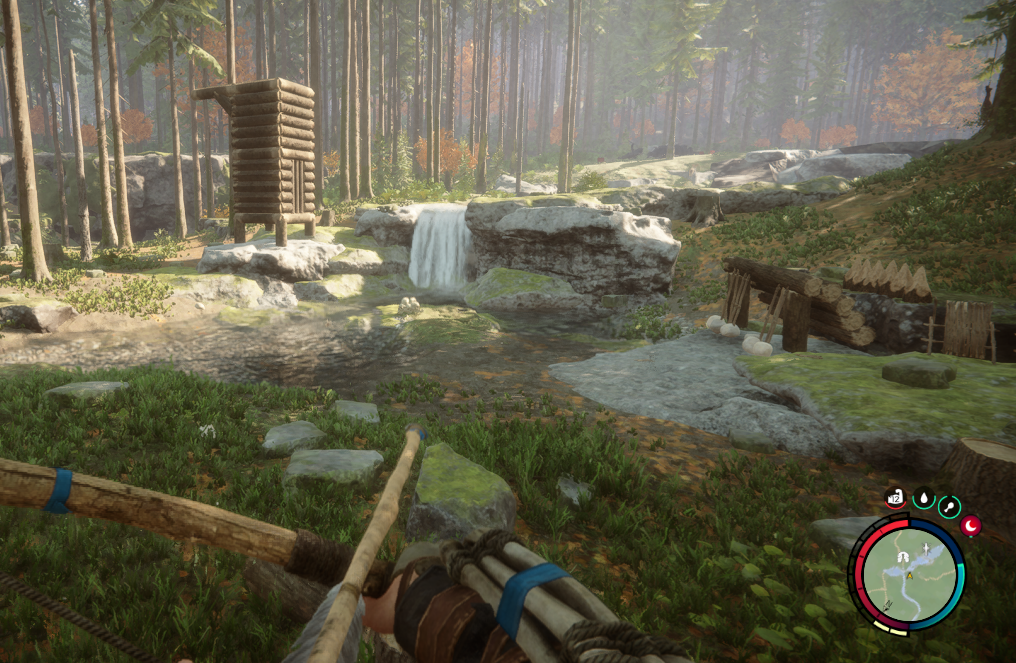Click the yellow player arrow on minimap
Image resolution: width=1016 pixels, height=663 pixels.
coord(910,575)
